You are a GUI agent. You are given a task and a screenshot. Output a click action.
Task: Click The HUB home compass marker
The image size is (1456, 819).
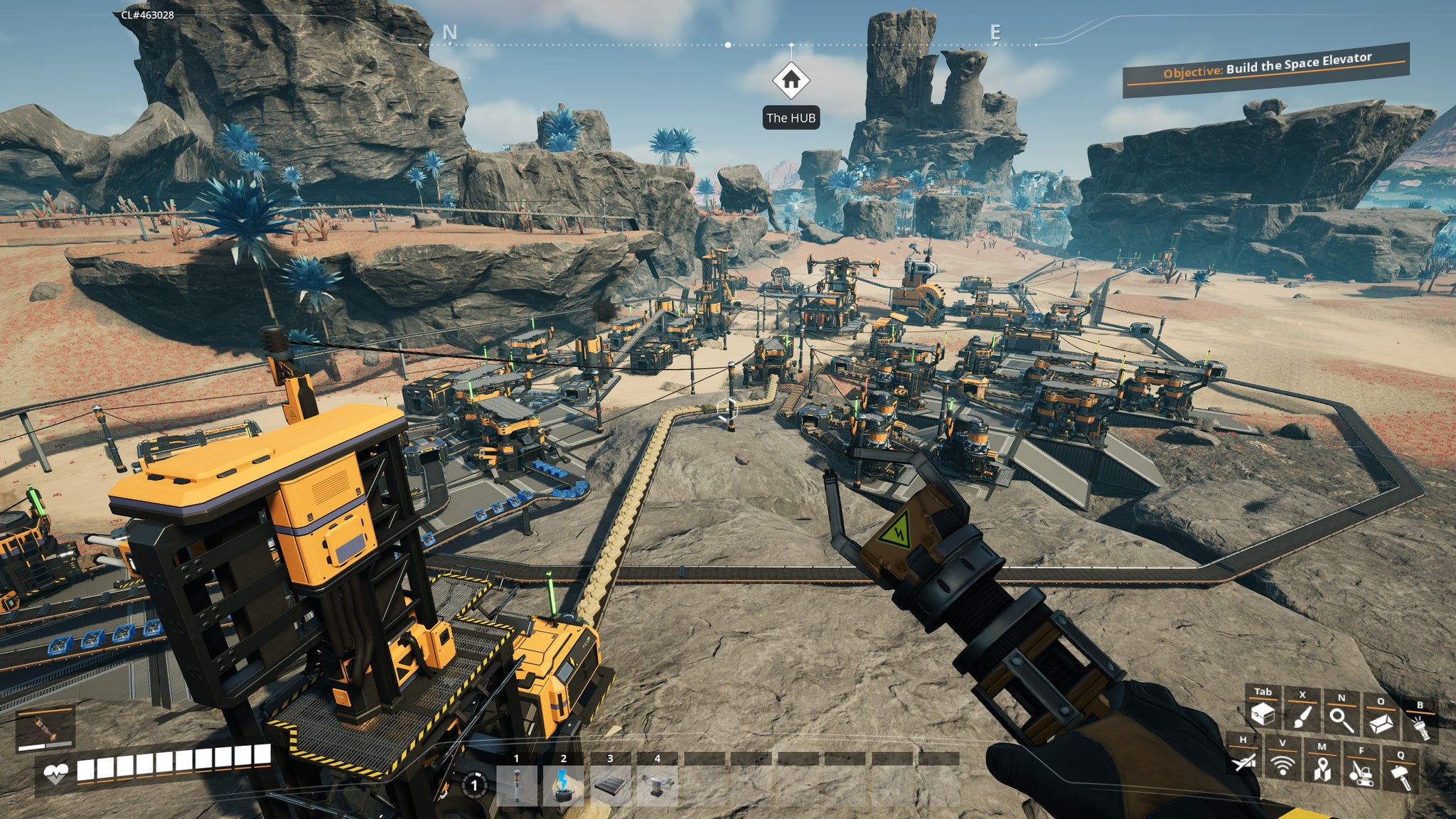pyautogui.click(x=791, y=80)
